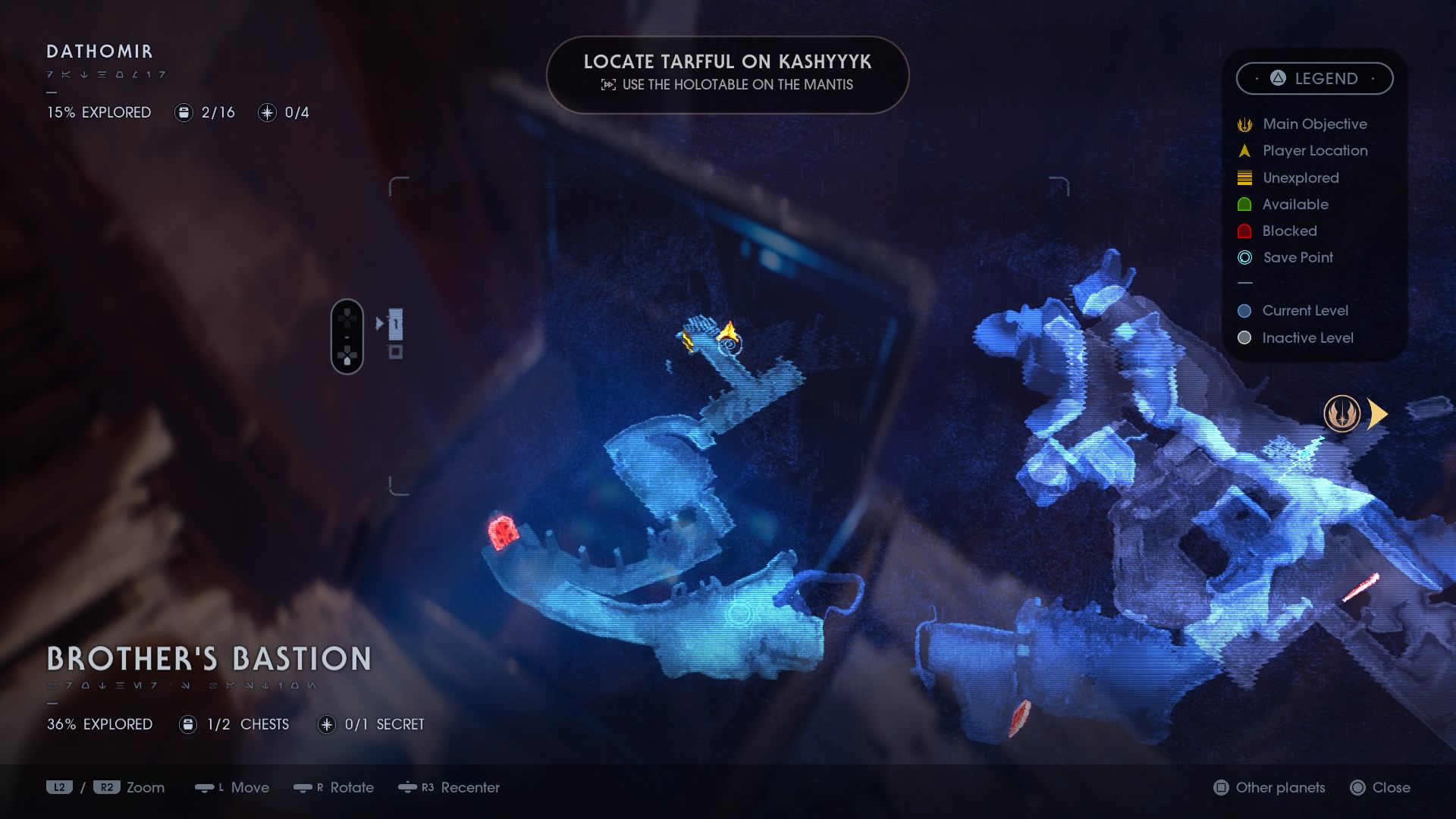Click the elevator controls widget on the map
This screenshot has width=1456, height=819.
coord(368,336)
